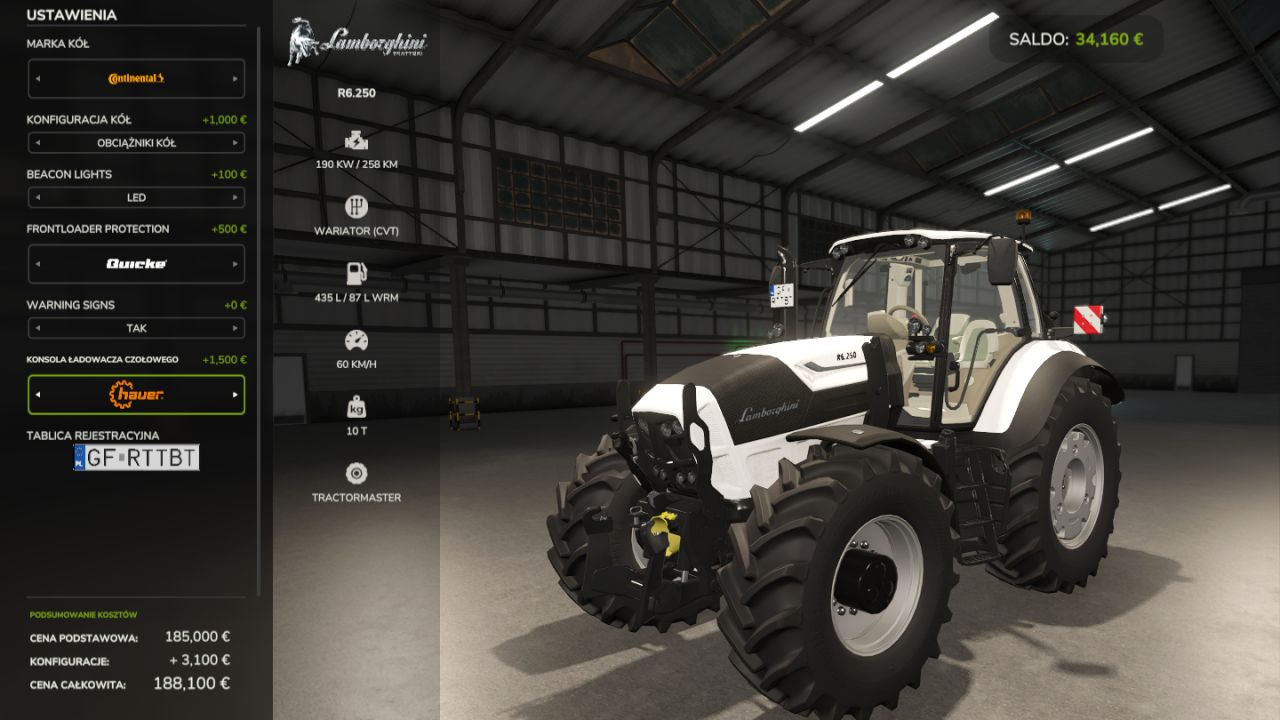Choose next wheel configuration after Obciążniki kół

(236, 143)
